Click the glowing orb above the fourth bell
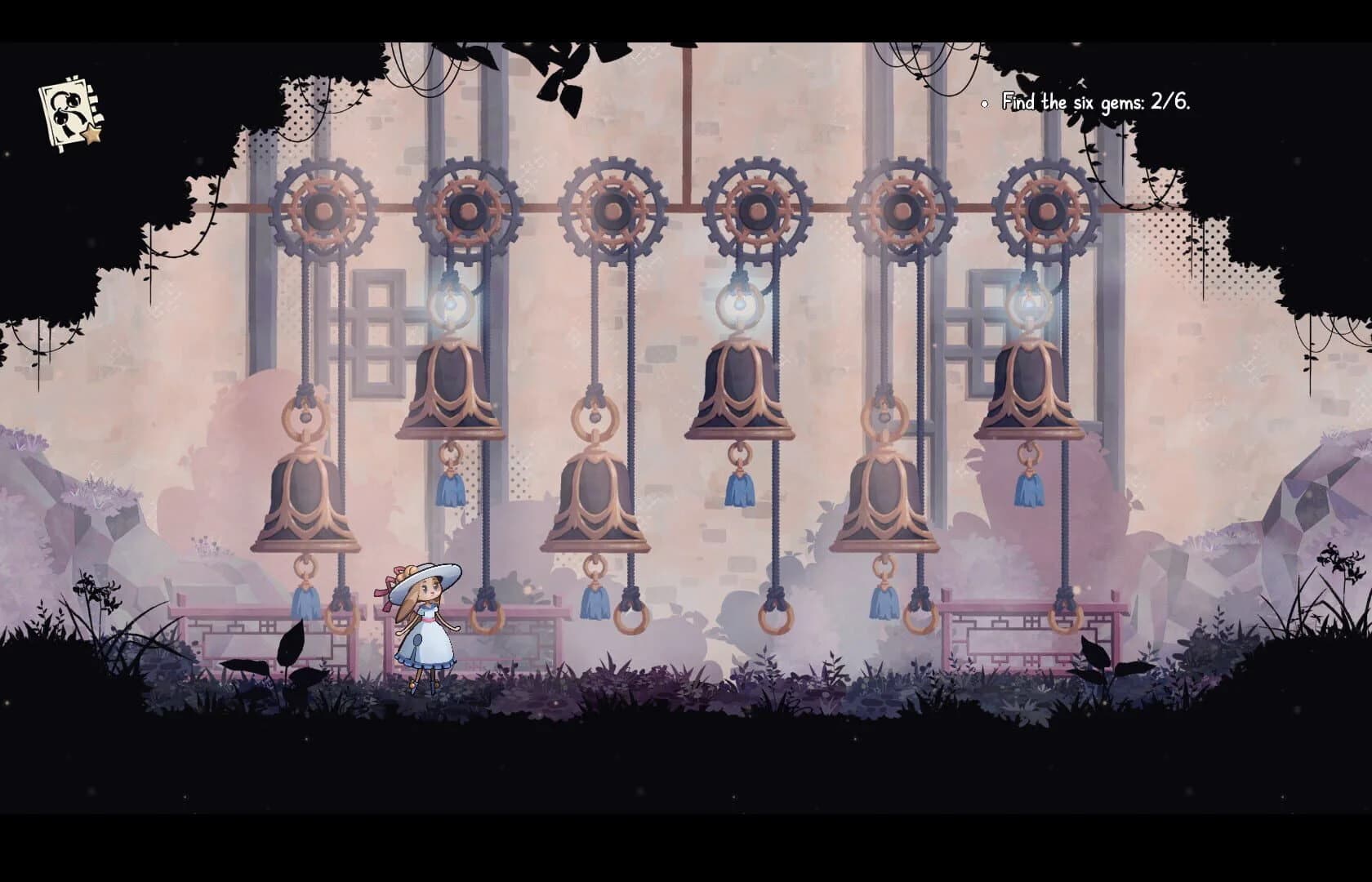 tap(740, 304)
